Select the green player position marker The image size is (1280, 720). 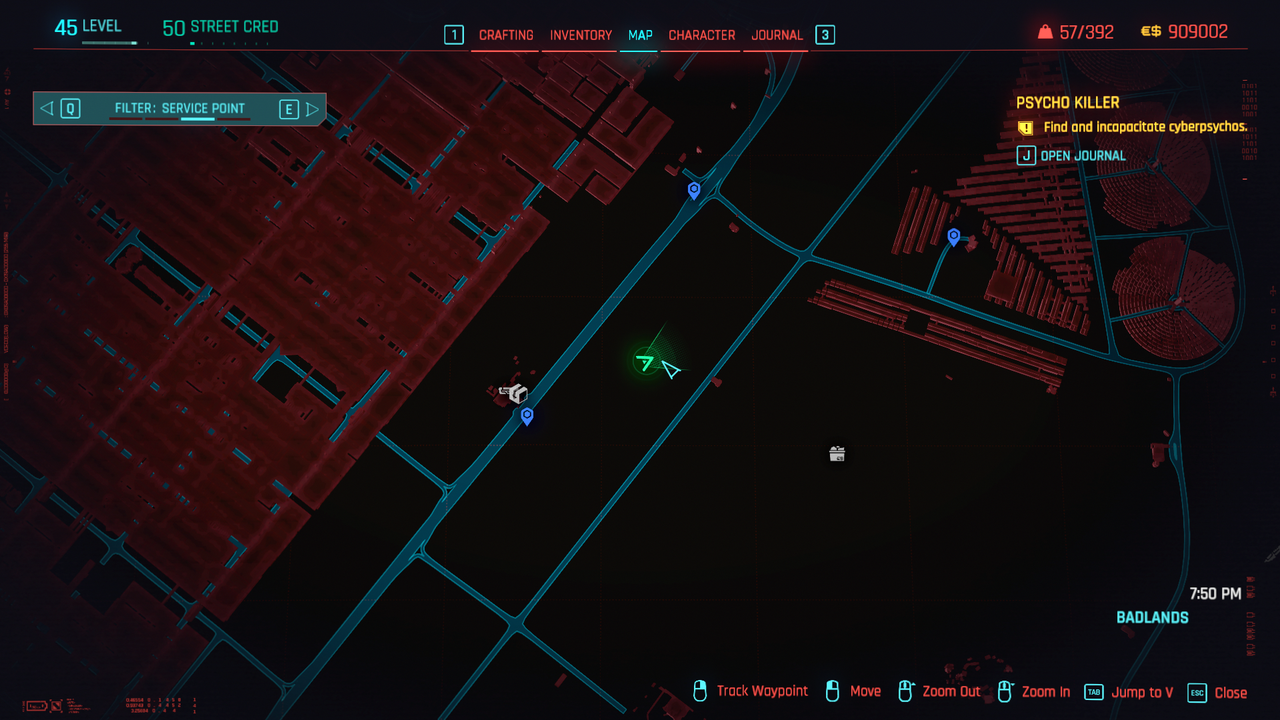[646, 362]
